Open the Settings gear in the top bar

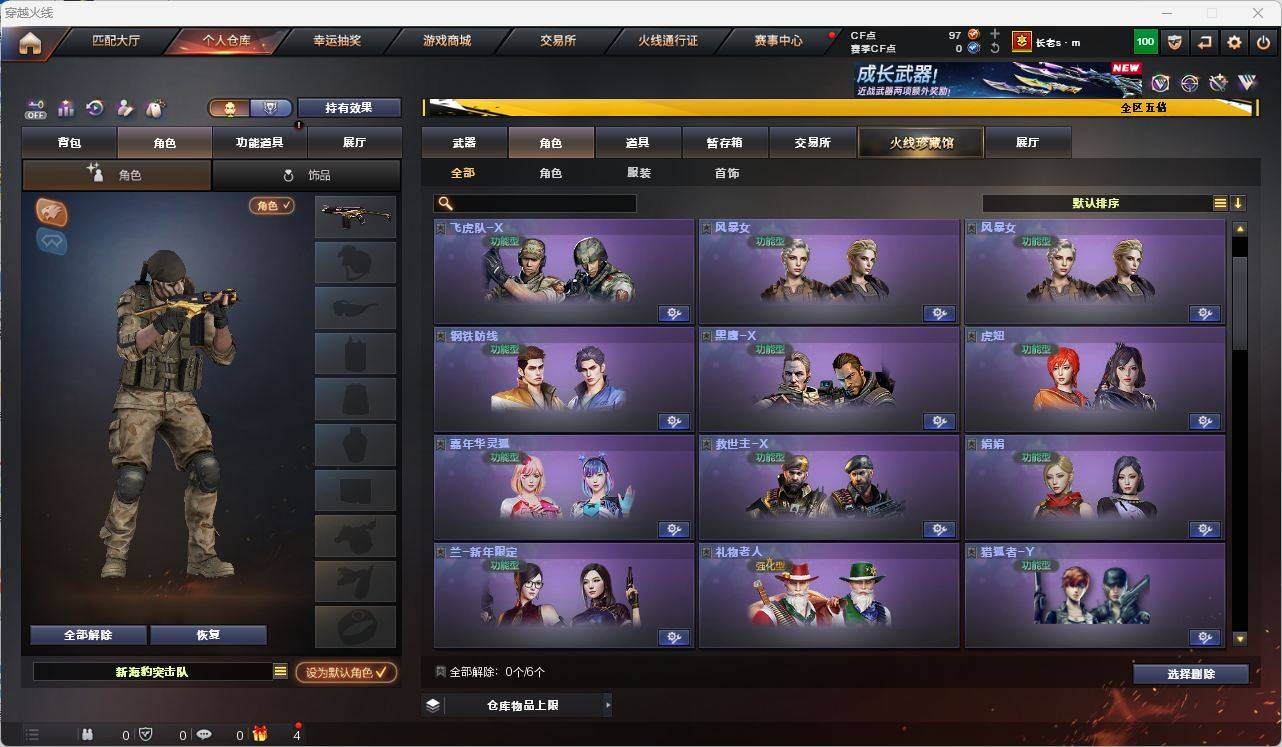(x=1234, y=41)
